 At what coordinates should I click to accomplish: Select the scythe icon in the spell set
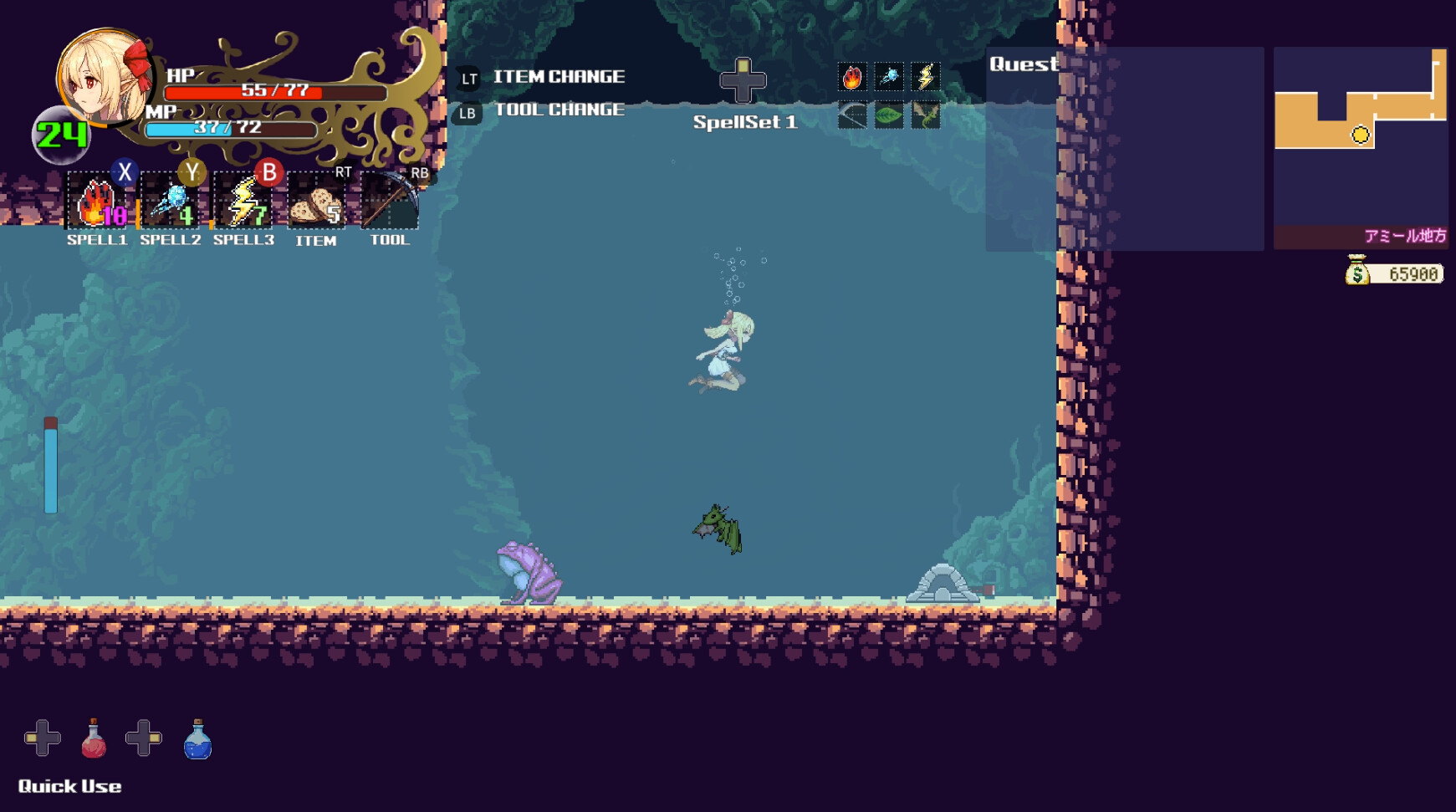pos(853,115)
